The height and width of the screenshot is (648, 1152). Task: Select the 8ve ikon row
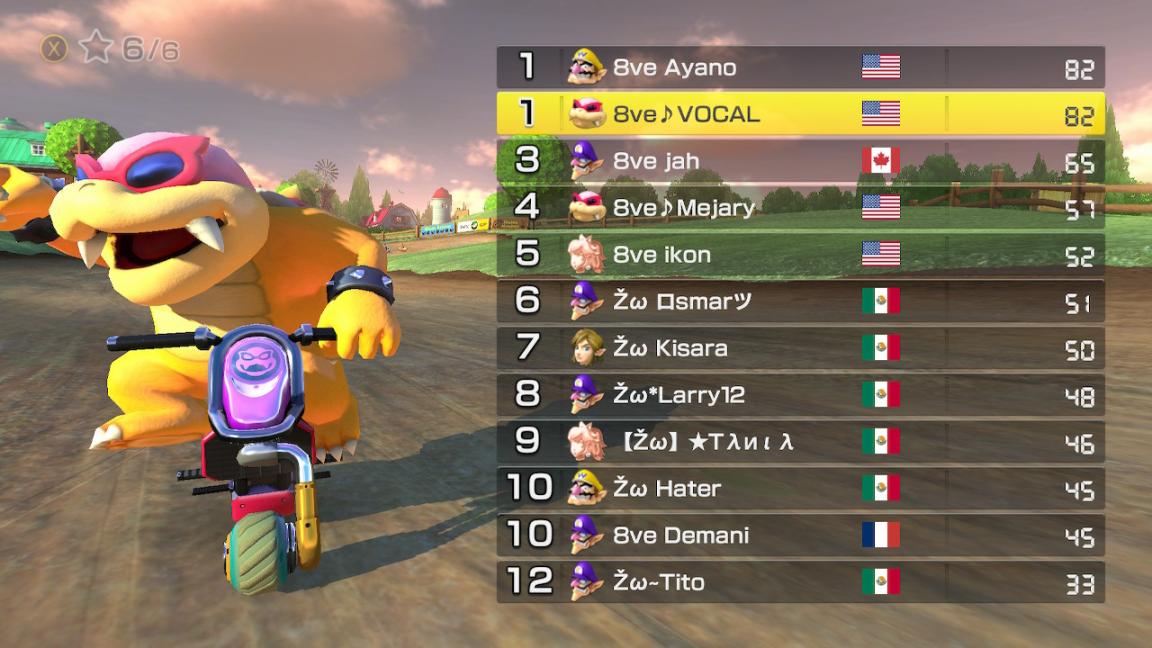point(800,255)
